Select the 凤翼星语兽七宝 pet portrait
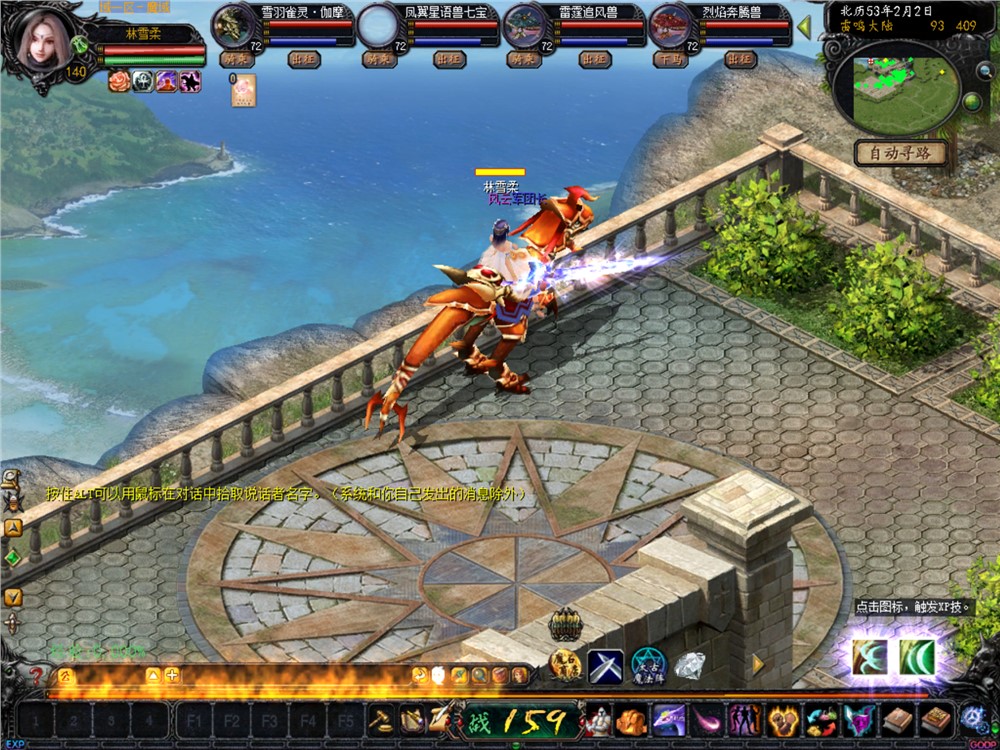 (377, 27)
